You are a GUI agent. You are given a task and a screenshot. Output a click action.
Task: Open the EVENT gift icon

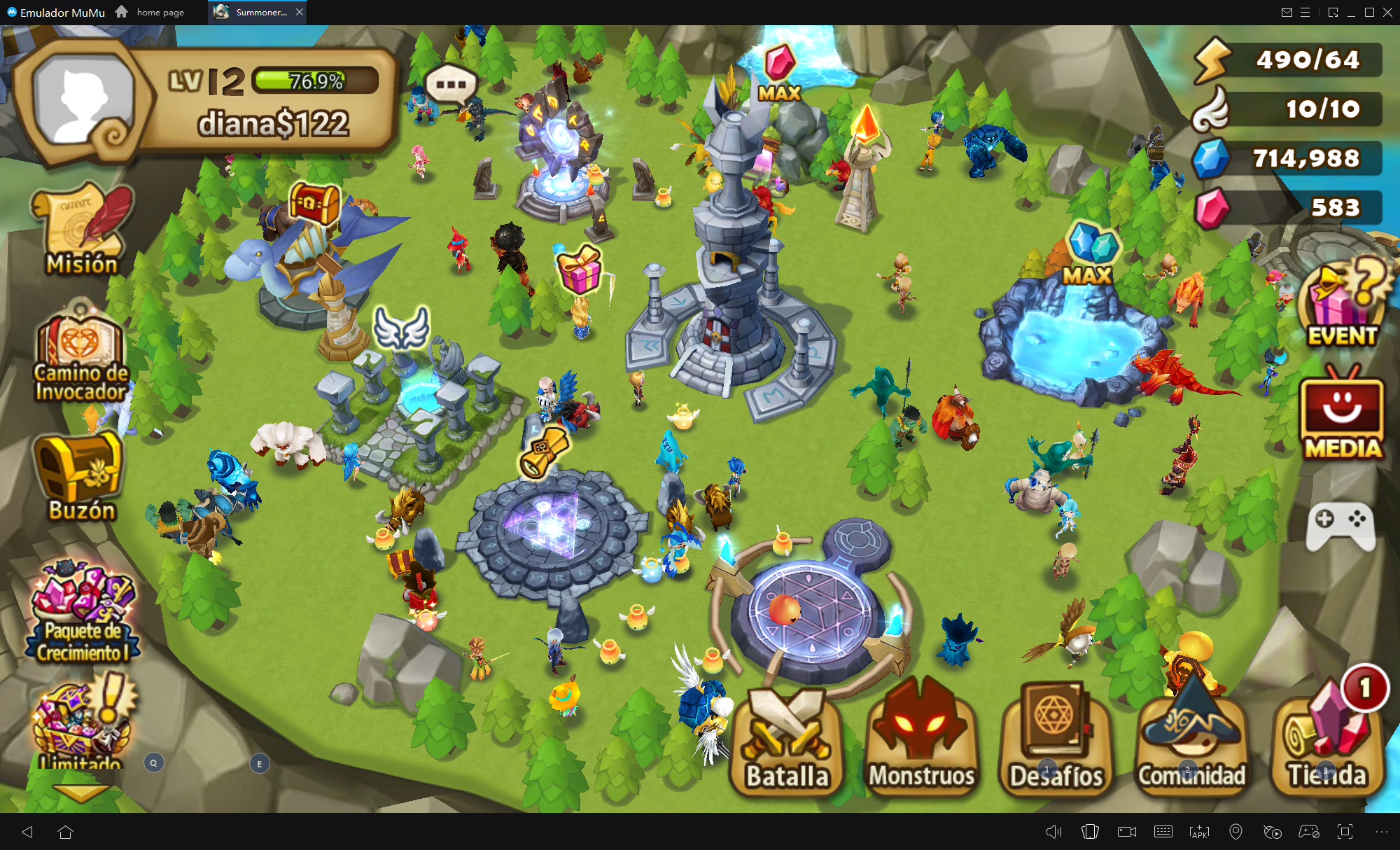[1342, 302]
